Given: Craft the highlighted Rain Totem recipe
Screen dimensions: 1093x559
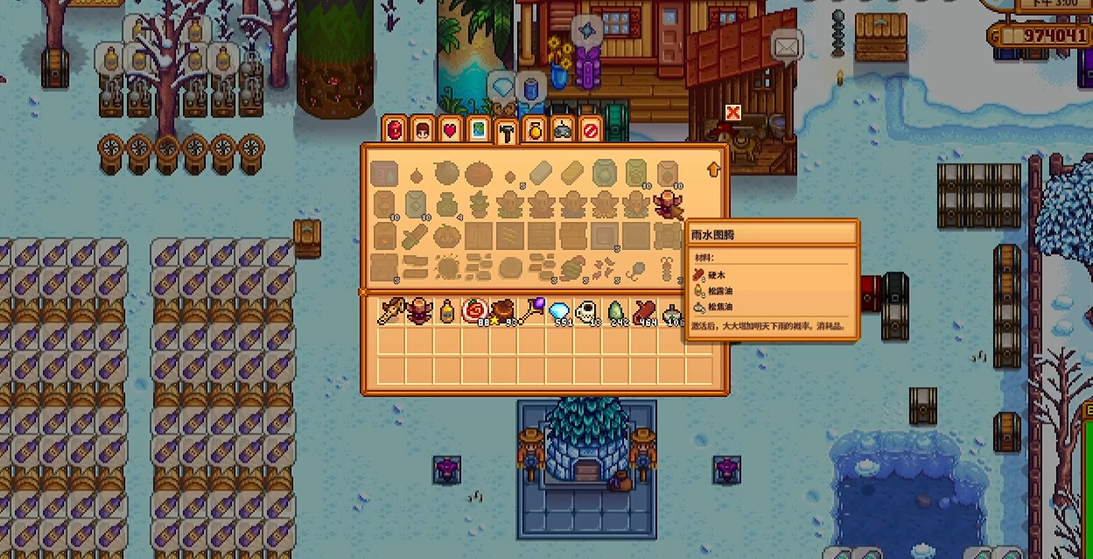Looking at the screenshot, I should tap(666, 205).
